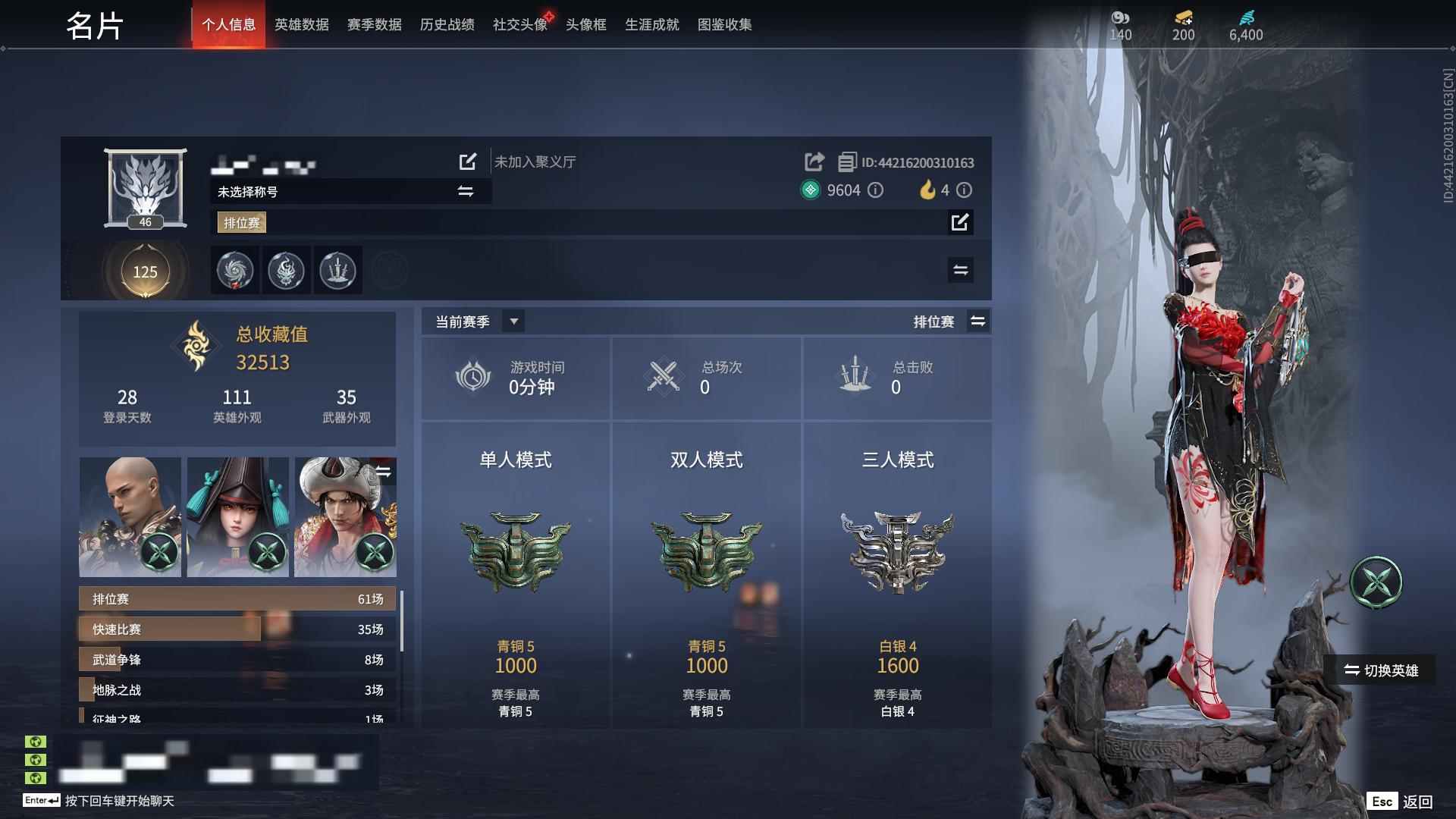Toggle the swap icon next to 排位赛 label
Image resolution: width=1456 pixels, height=819 pixels.
click(978, 321)
